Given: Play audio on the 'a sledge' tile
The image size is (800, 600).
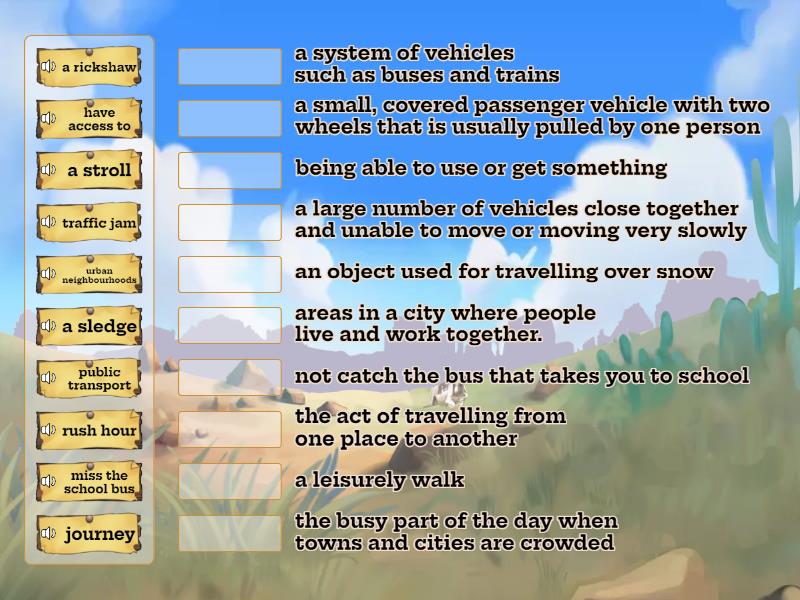Looking at the screenshot, I should pyautogui.click(x=48, y=327).
